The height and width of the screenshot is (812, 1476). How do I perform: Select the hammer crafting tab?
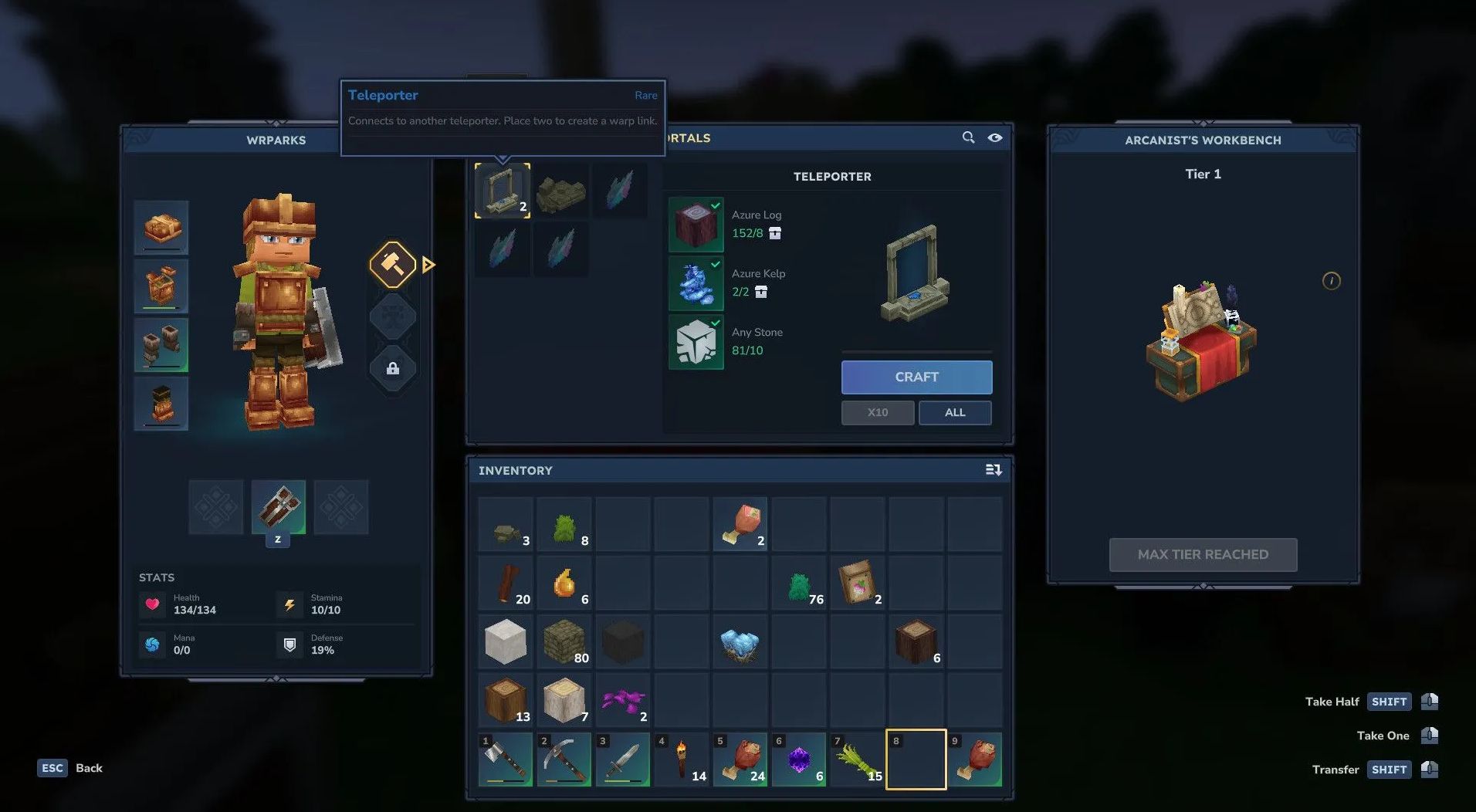point(393,265)
